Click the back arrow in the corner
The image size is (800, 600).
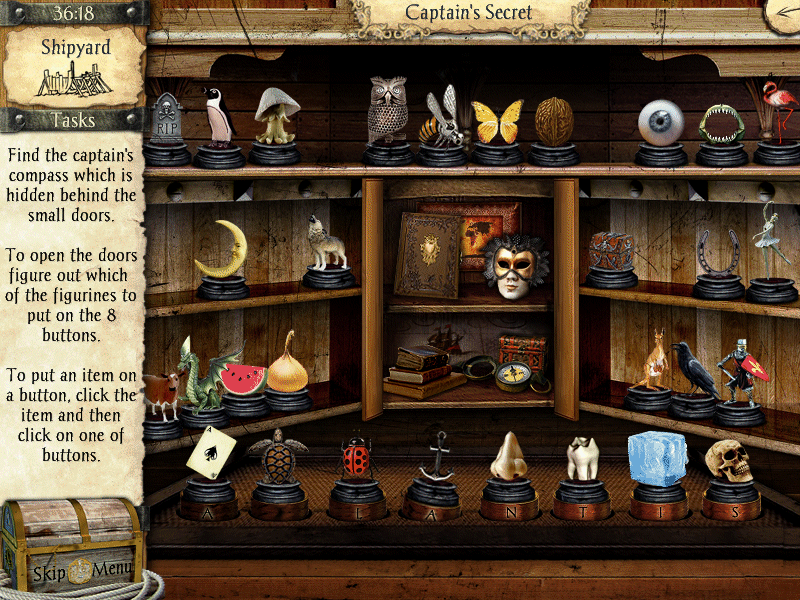[x=781, y=13]
